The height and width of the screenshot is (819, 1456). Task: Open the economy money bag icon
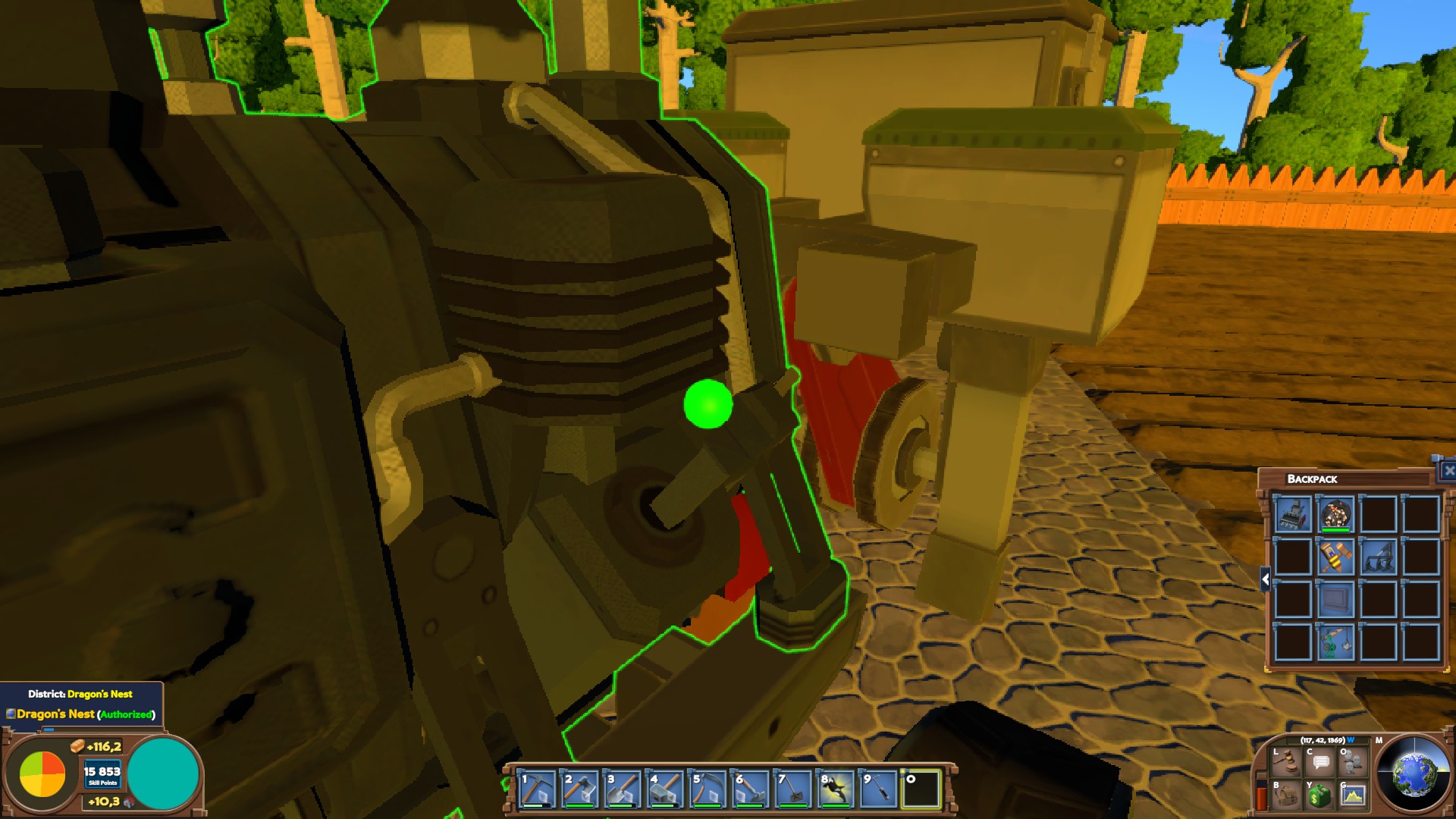tap(1319, 795)
